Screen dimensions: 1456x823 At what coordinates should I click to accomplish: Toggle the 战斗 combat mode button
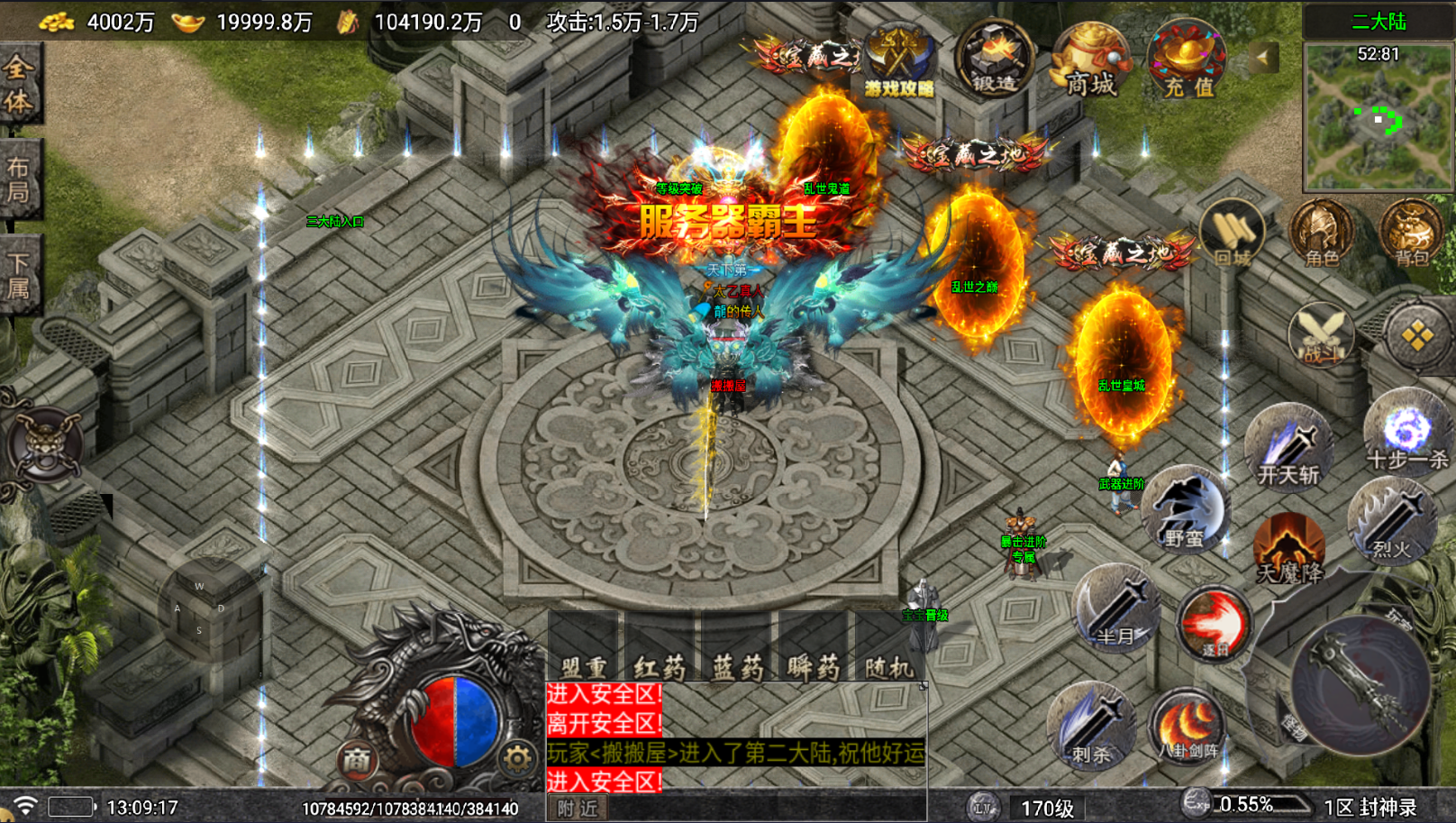point(1321,336)
